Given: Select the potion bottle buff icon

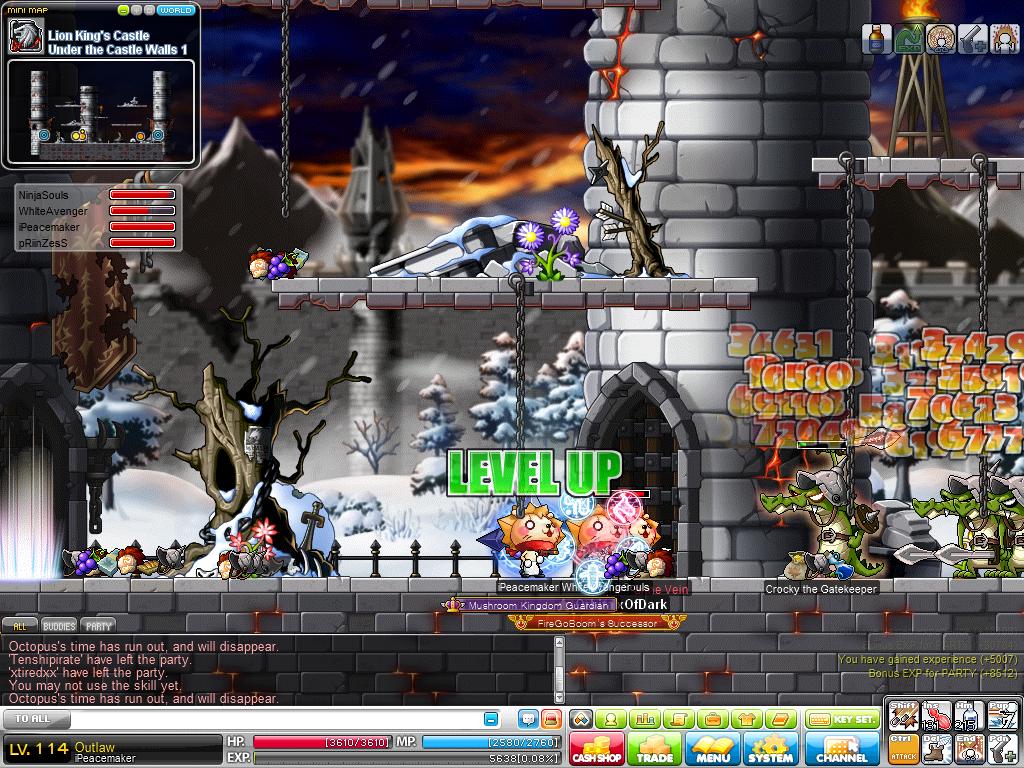Looking at the screenshot, I should [876, 39].
